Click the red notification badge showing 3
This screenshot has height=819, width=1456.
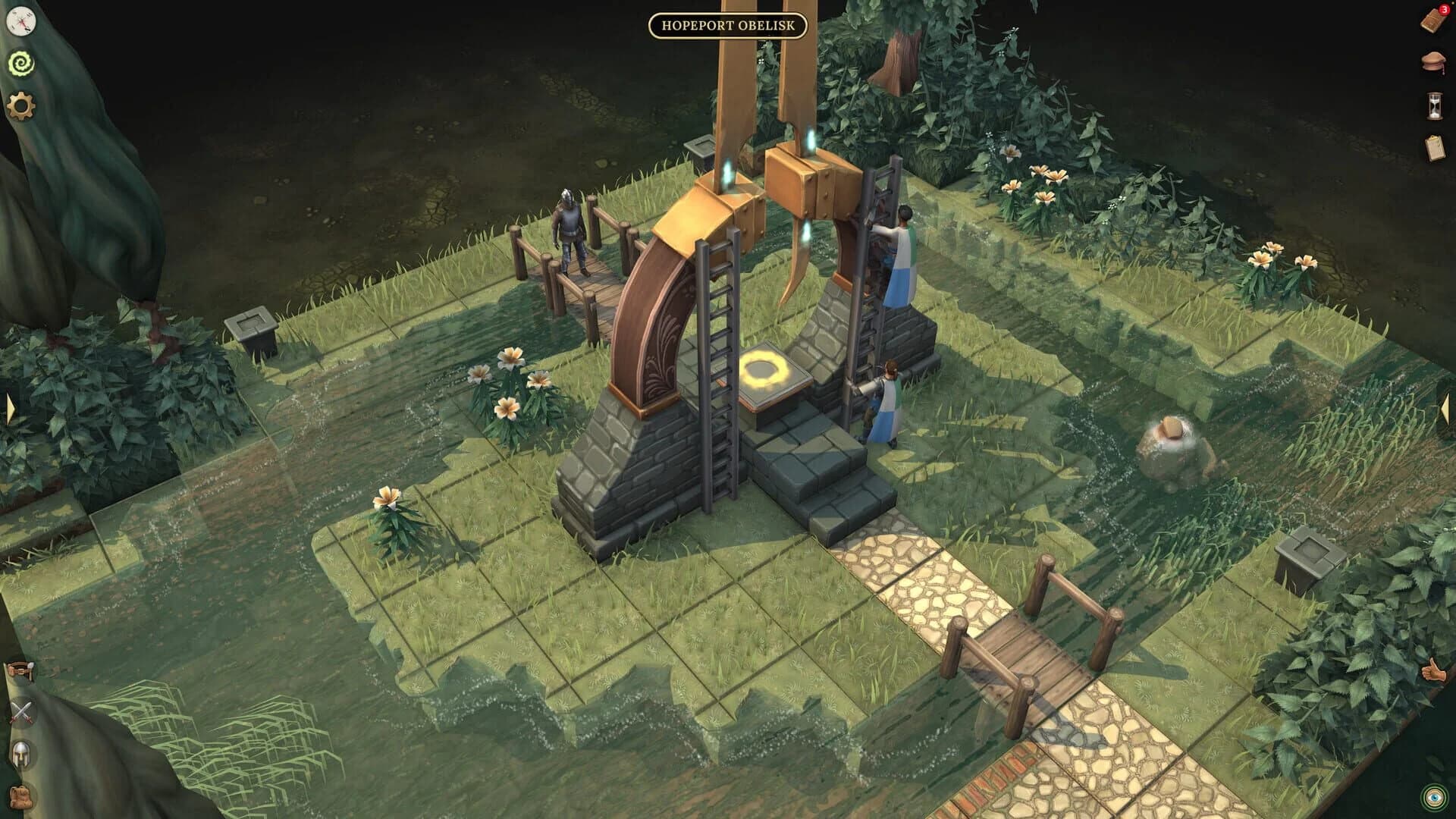pyautogui.click(x=1443, y=10)
